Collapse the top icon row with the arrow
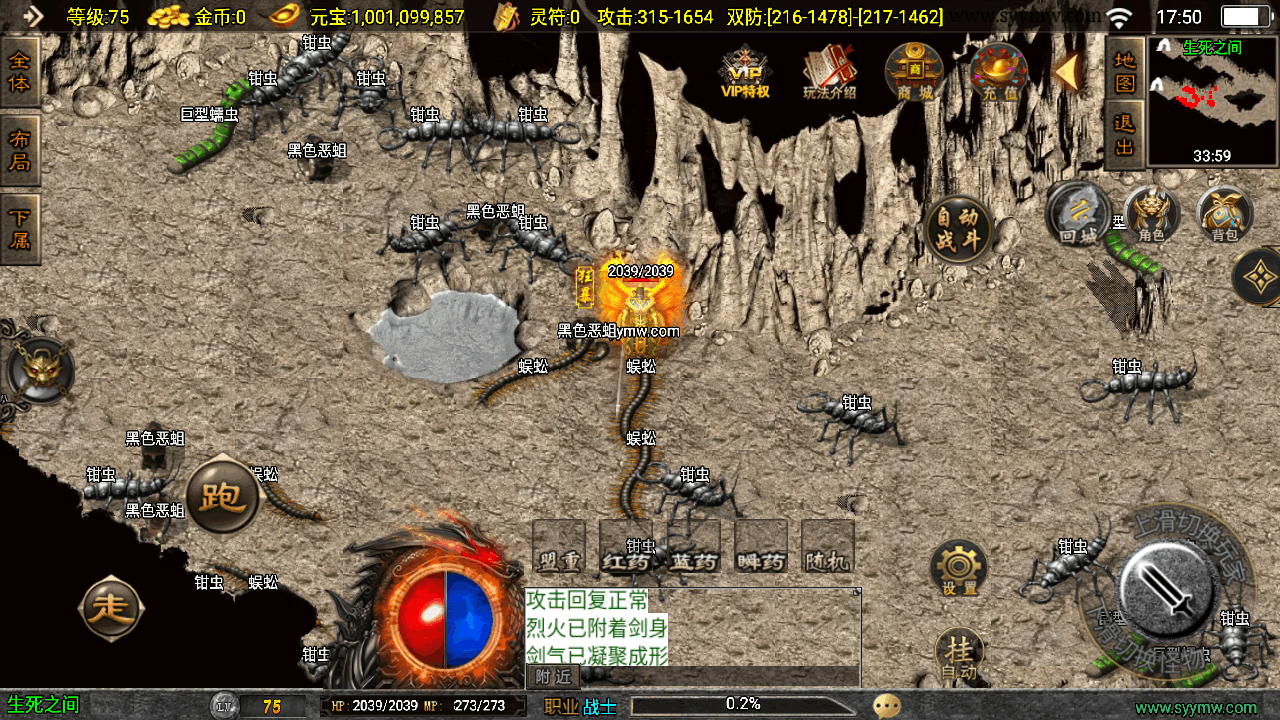1280x720 pixels. [x=1066, y=71]
